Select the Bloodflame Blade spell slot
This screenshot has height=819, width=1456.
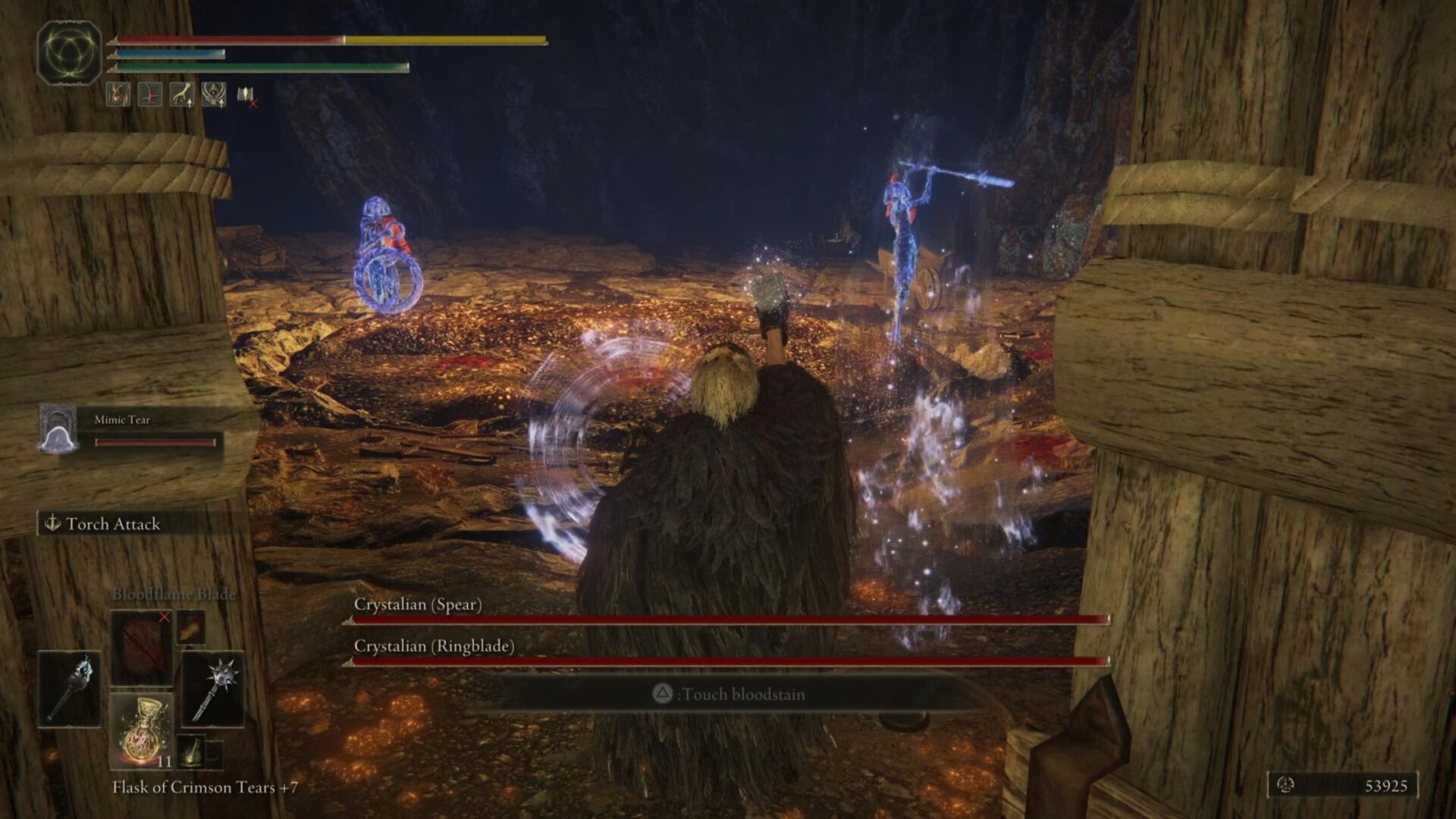coord(141,647)
